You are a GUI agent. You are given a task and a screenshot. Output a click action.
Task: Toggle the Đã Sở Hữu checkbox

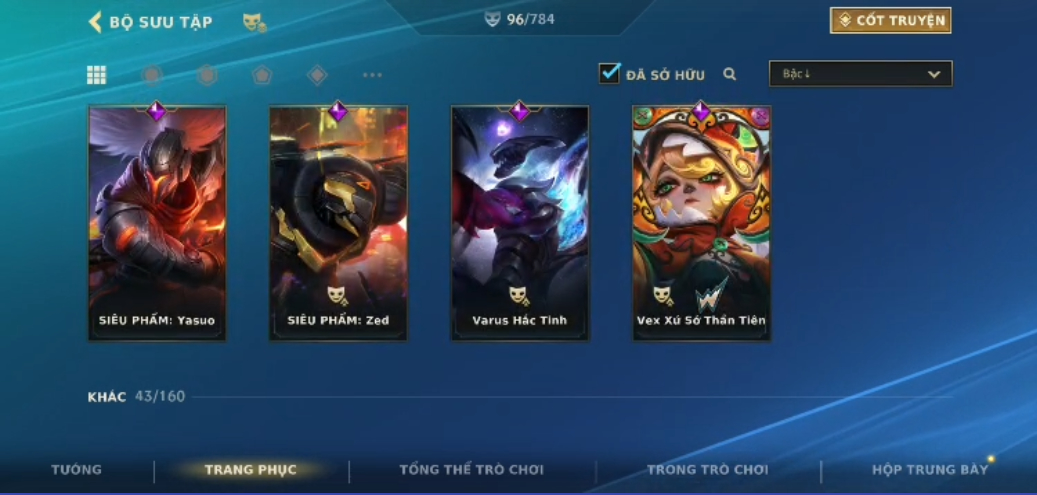(x=609, y=73)
